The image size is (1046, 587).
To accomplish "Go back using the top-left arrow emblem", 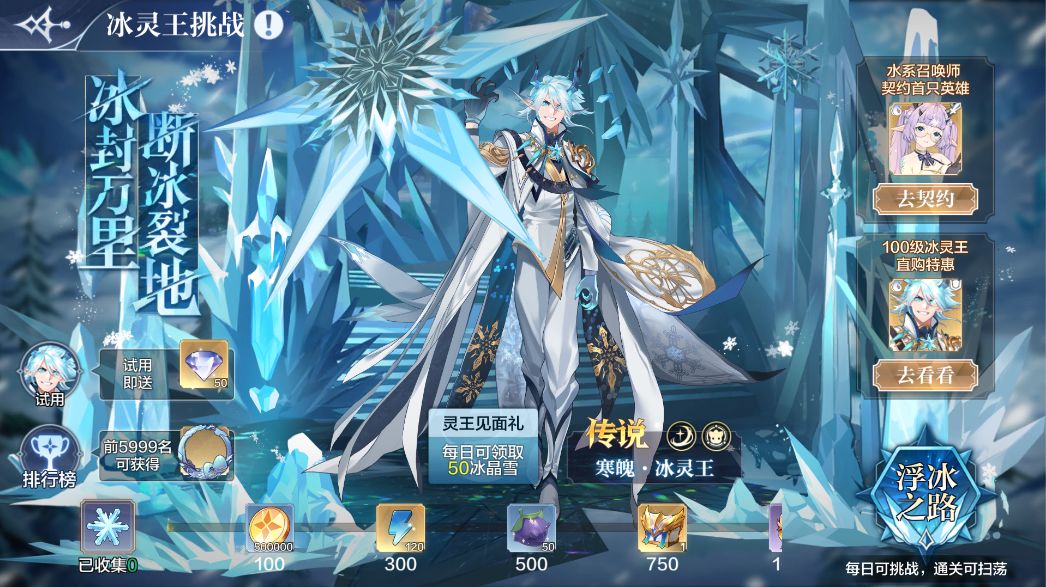I will [x=42, y=24].
